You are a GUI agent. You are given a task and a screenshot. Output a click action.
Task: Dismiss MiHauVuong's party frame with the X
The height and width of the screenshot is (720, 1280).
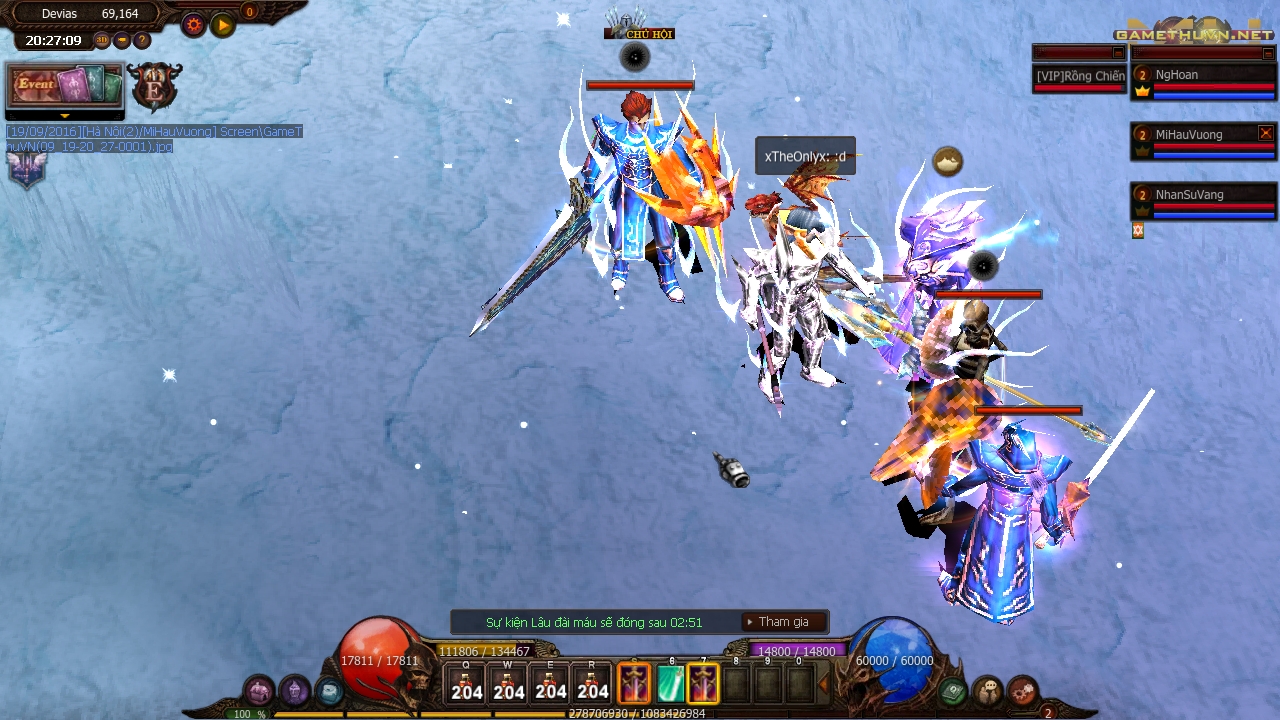click(1265, 133)
